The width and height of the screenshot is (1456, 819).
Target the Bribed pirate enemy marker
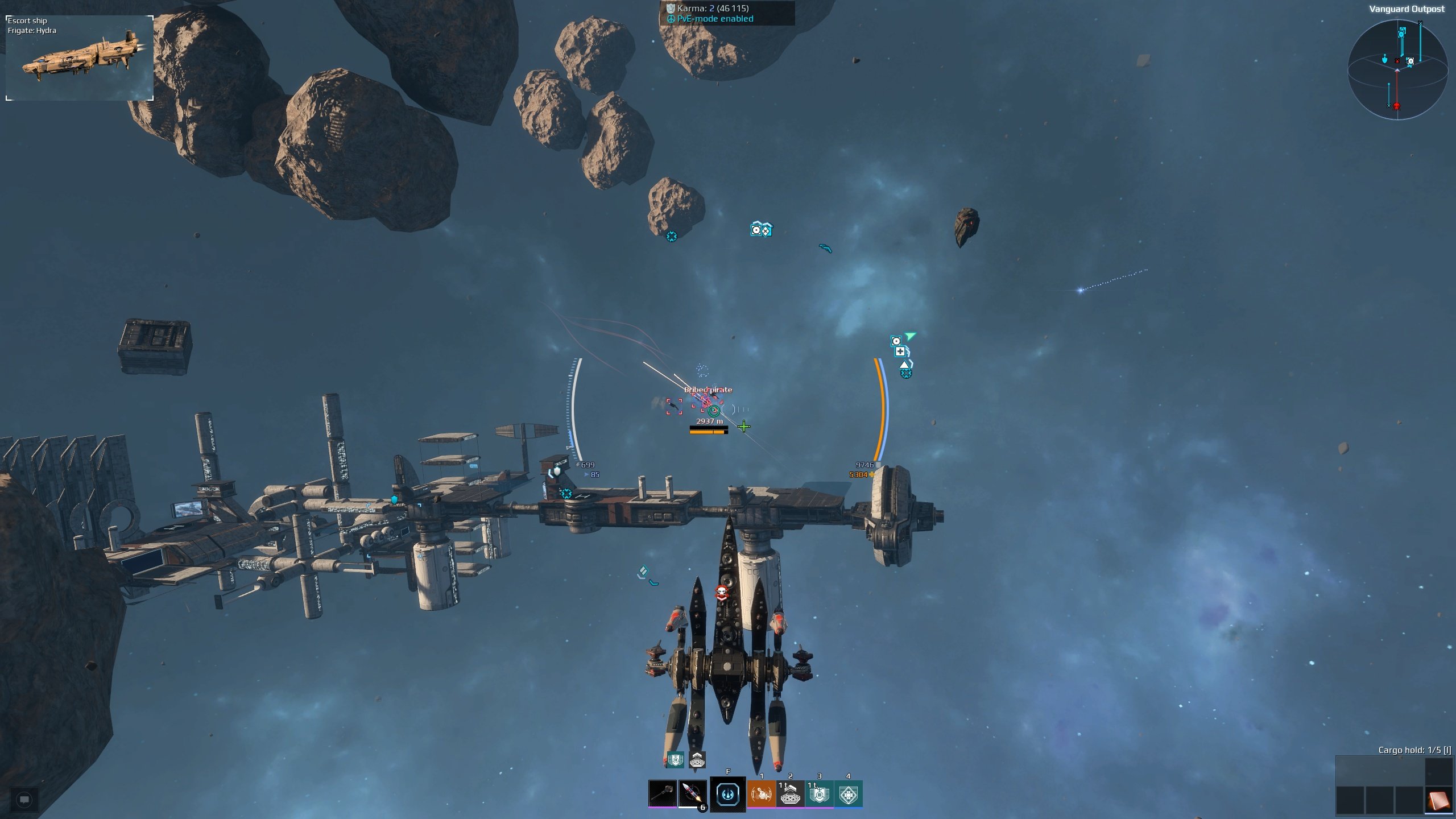tap(708, 403)
